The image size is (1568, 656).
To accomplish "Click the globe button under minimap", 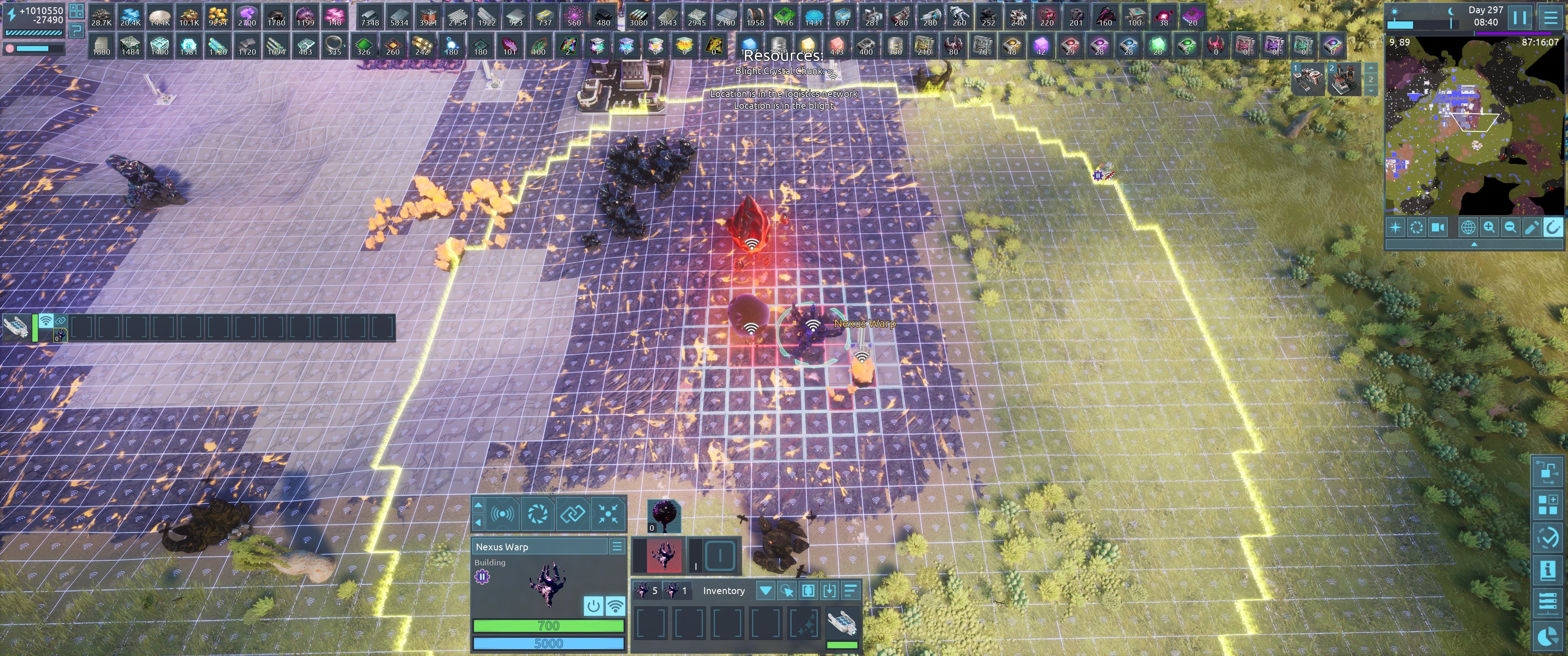I will (x=1468, y=228).
